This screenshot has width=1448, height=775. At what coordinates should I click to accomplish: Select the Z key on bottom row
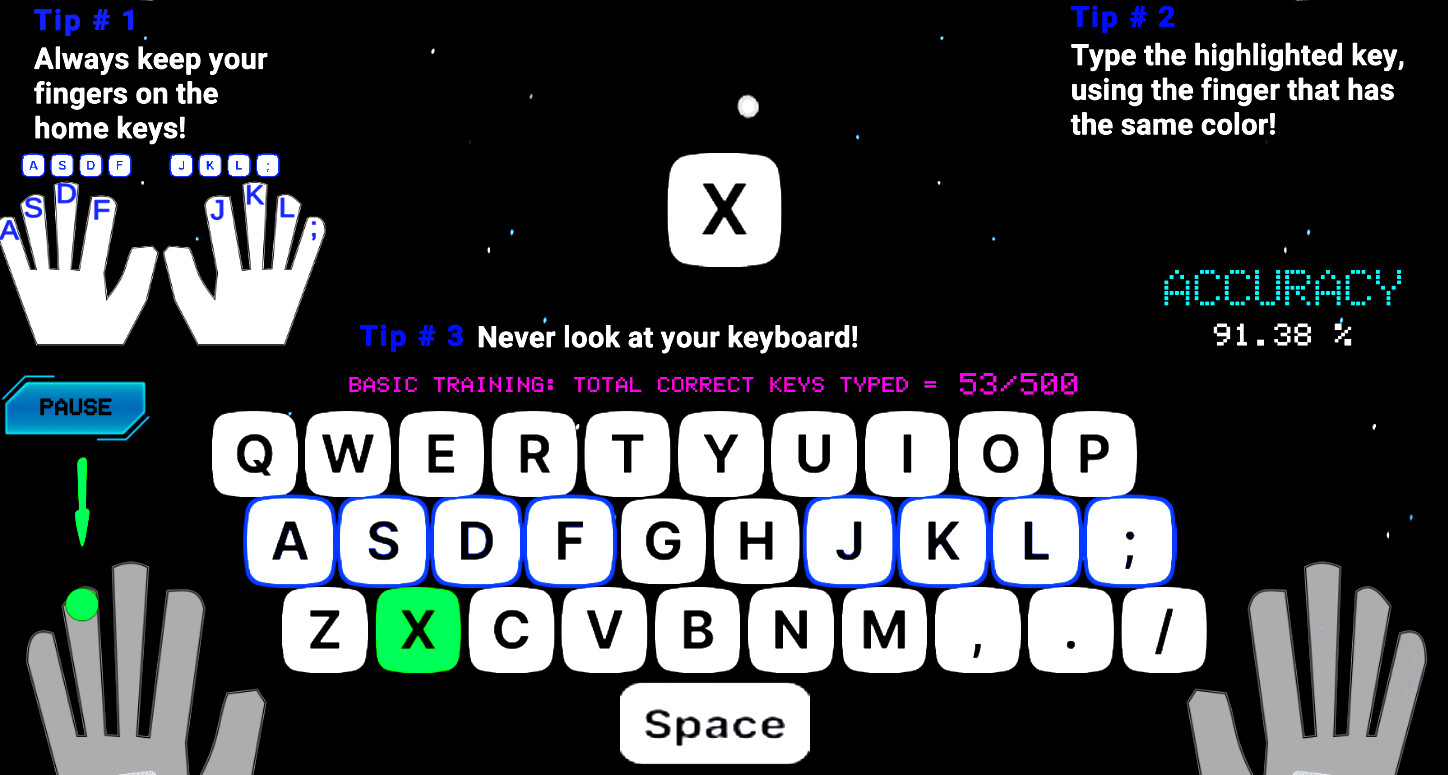(x=325, y=630)
